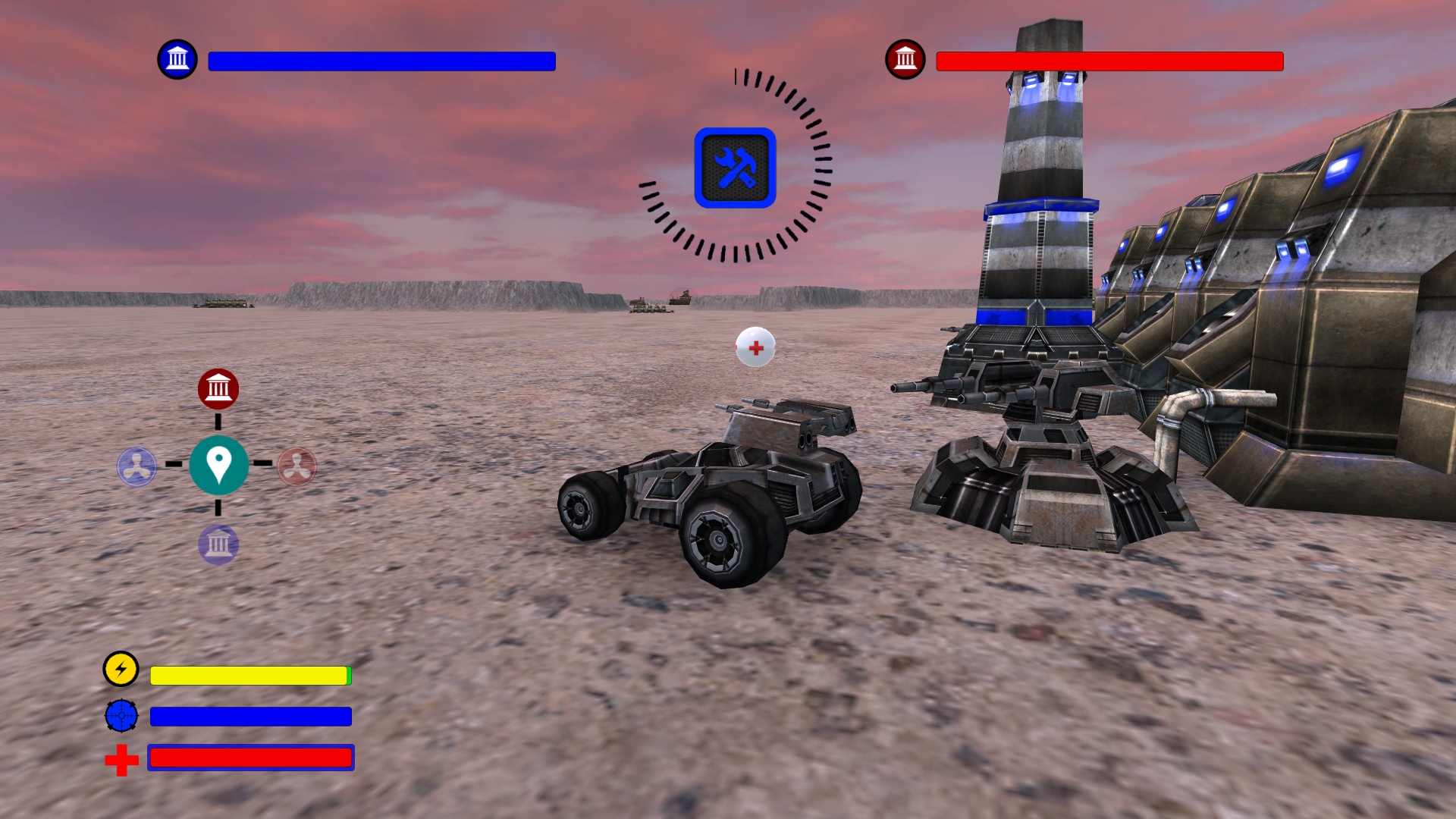The width and height of the screenshot is (1456, 819).
Task: Click the red bank icon atop the compass widget
Action: point(219,388)
